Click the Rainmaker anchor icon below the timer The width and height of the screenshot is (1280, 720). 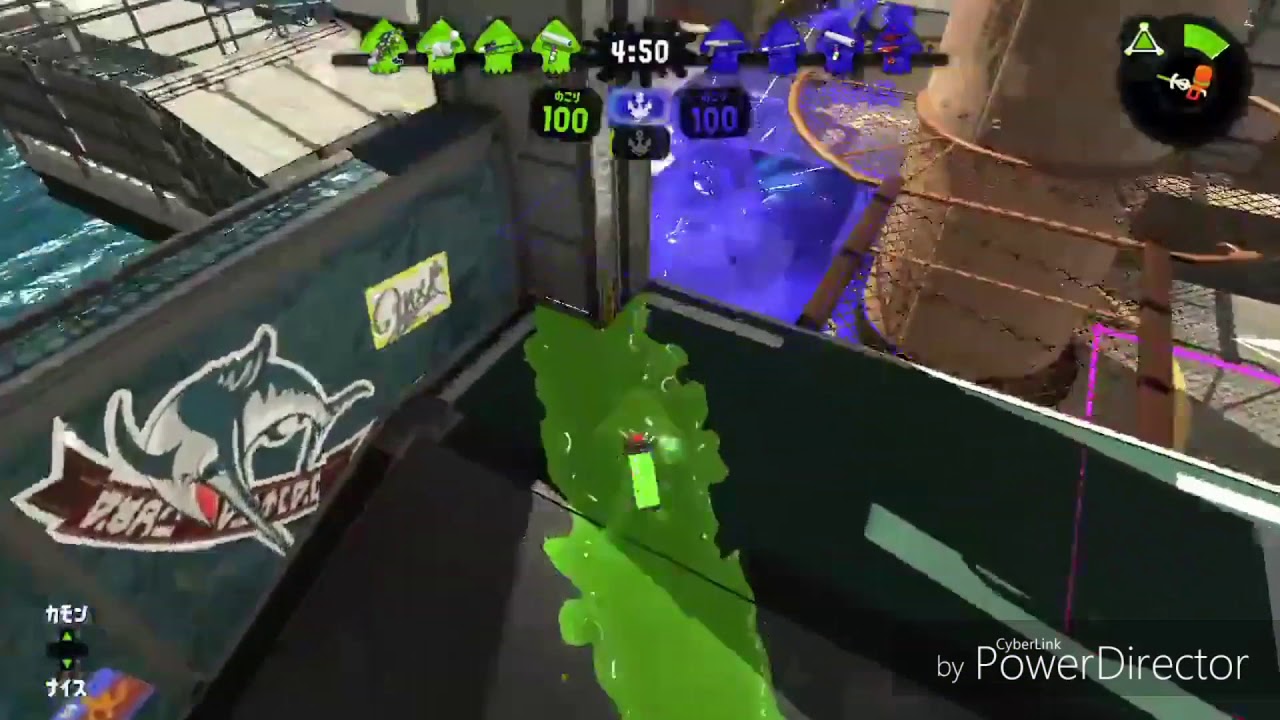(638, 104)
